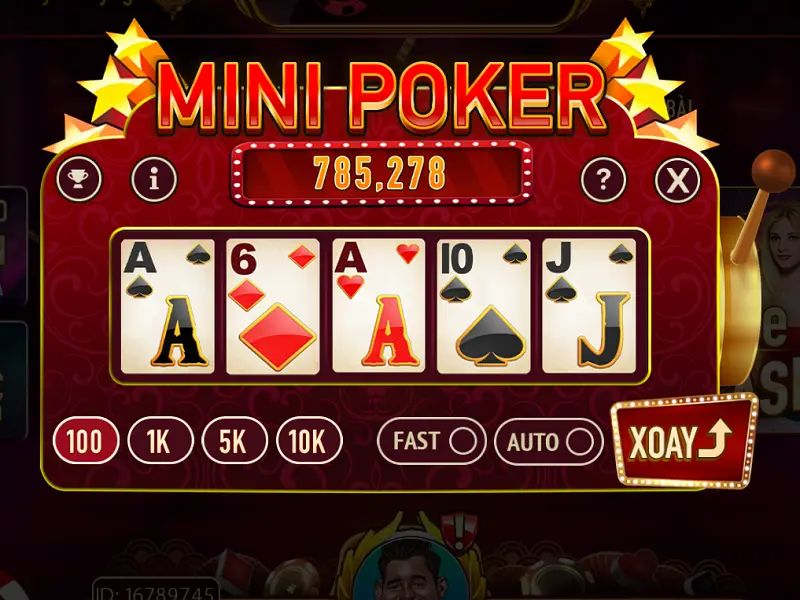
Task: Enable AUTO spin mode
Action: click(549, 441)
